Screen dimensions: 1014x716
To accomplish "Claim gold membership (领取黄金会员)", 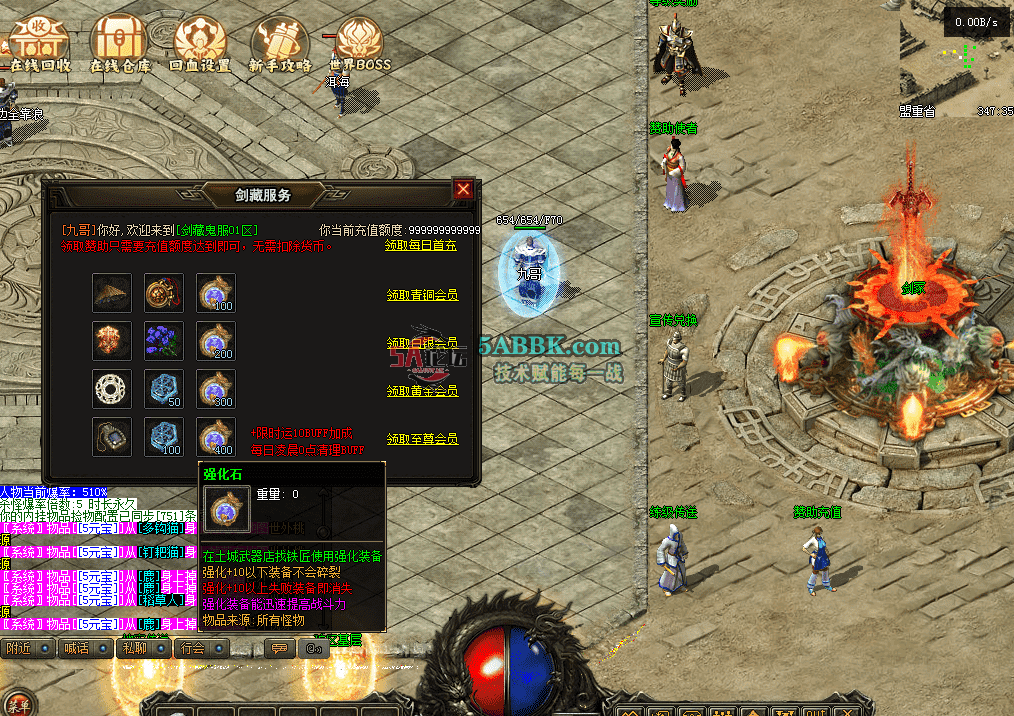I will coord(422,391).
